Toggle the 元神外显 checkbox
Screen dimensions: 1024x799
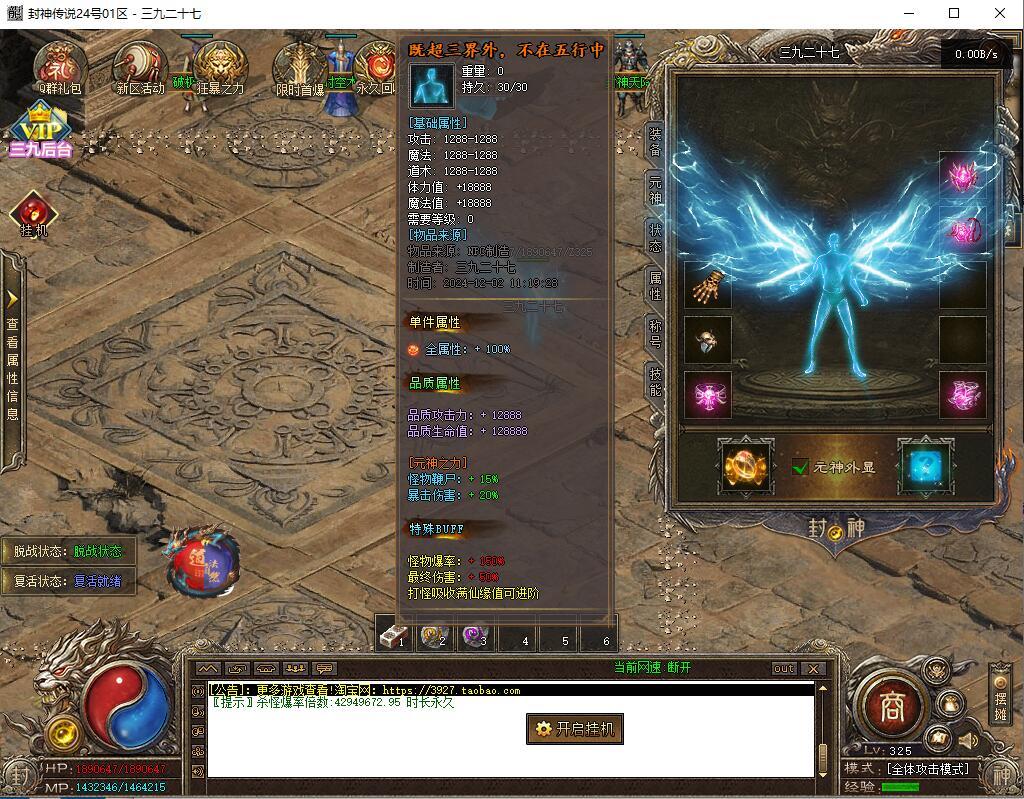click(800, 467)
